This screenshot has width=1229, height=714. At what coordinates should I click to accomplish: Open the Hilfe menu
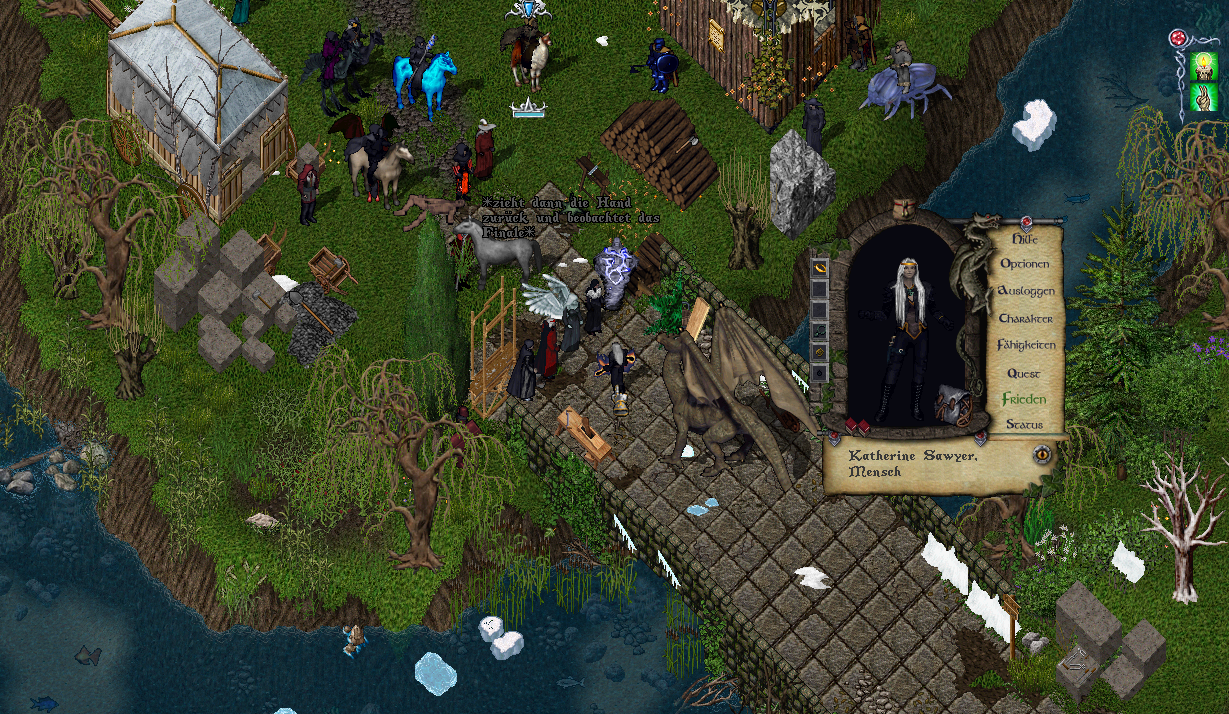click(1025, 239)
